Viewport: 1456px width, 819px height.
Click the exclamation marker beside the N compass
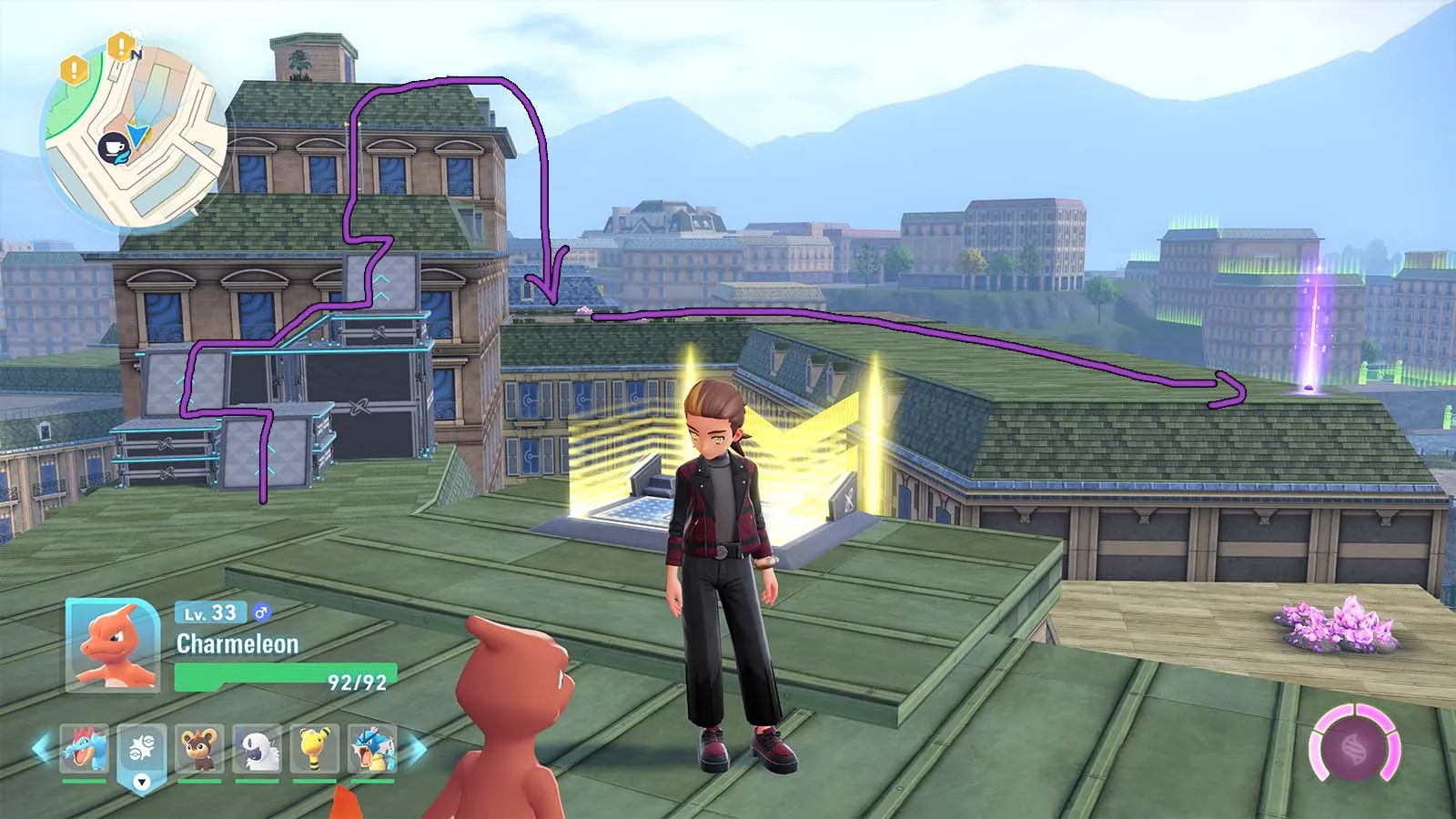click(x=119, y=45)
